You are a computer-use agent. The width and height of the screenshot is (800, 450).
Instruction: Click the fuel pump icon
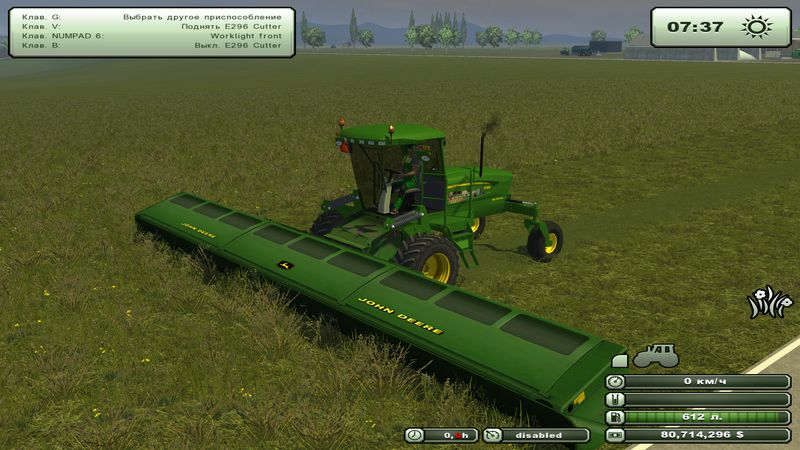click(x=616, y=417)
